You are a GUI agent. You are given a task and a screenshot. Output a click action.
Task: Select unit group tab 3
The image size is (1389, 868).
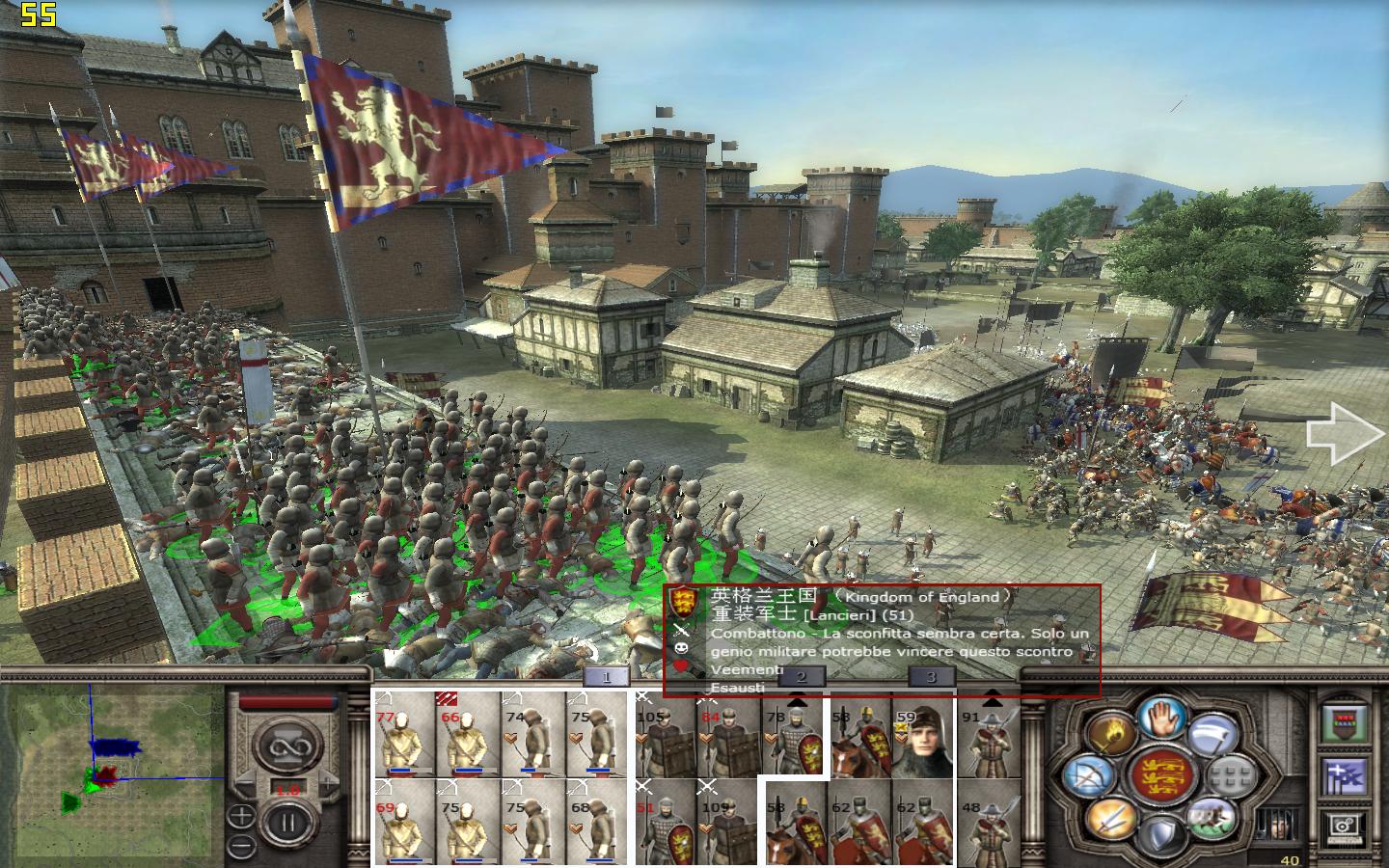click(x=931, y=678)
